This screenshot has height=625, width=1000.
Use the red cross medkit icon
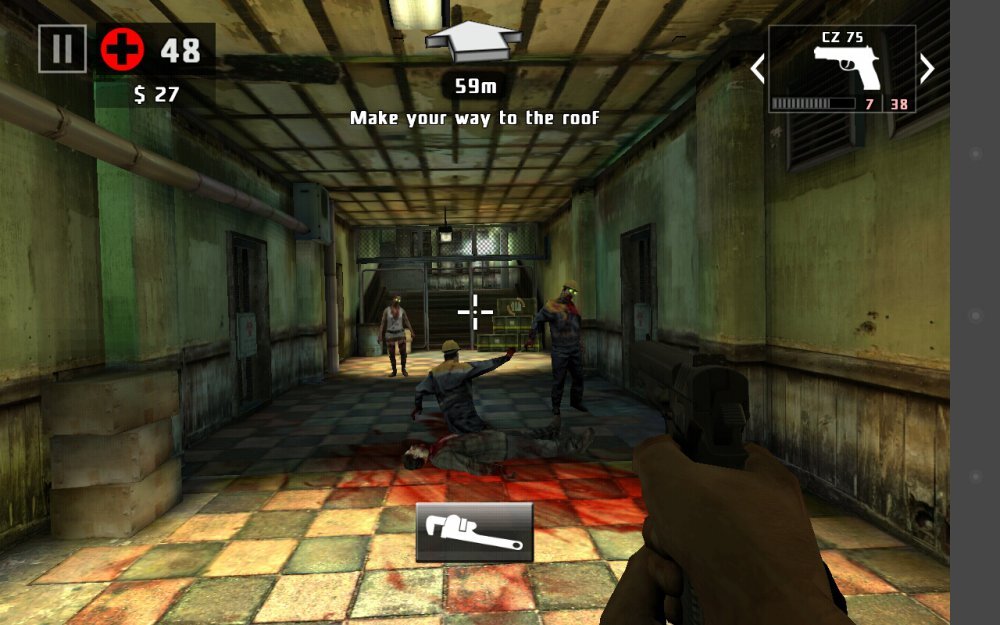point(122,49)
